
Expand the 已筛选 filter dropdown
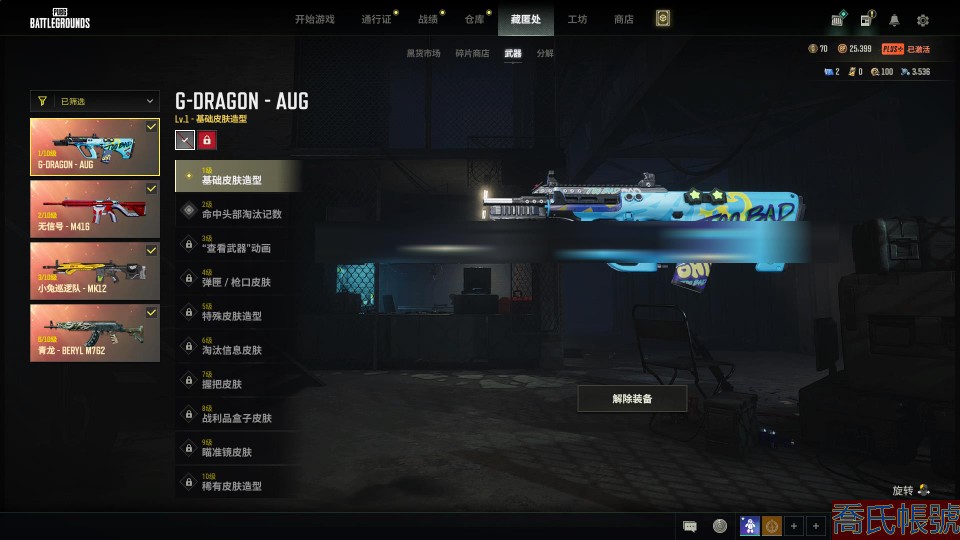tap(95, 101)
